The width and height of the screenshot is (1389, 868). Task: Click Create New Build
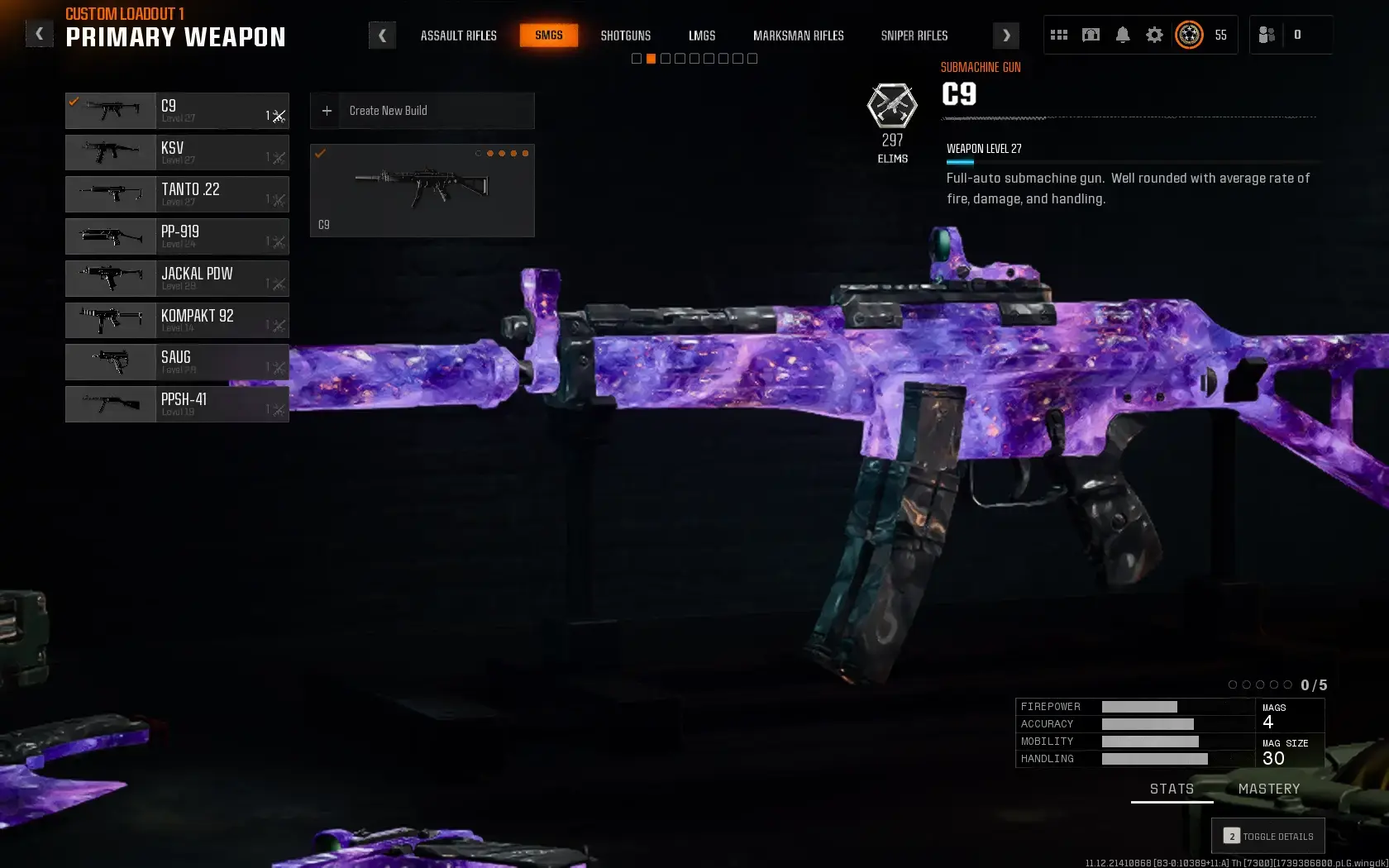422,111
